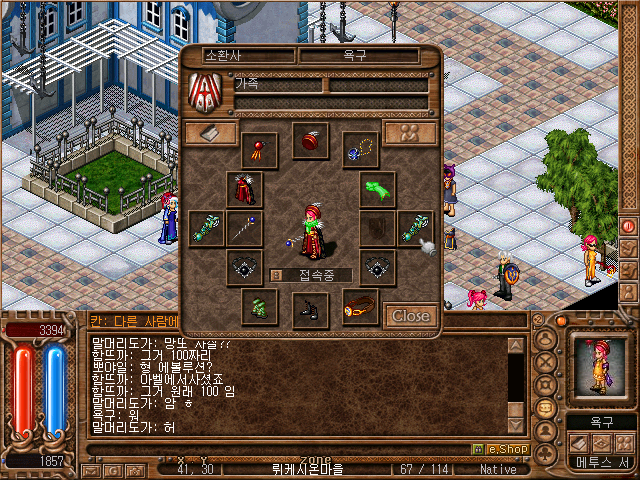Click the red medal ornament slot
640x480 pixels.
[259, 149]
